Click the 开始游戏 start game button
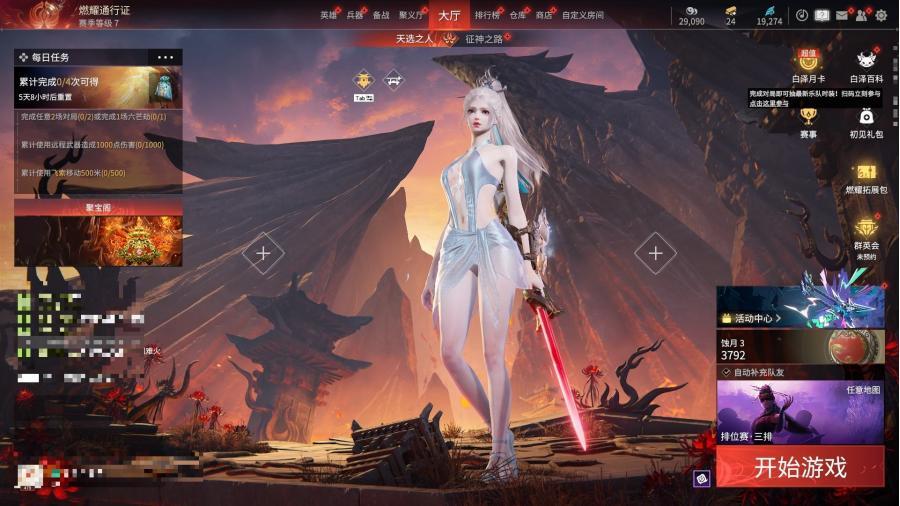Viewport: 900px width, 506px height. pyautogui.click(x=800, y=467)
